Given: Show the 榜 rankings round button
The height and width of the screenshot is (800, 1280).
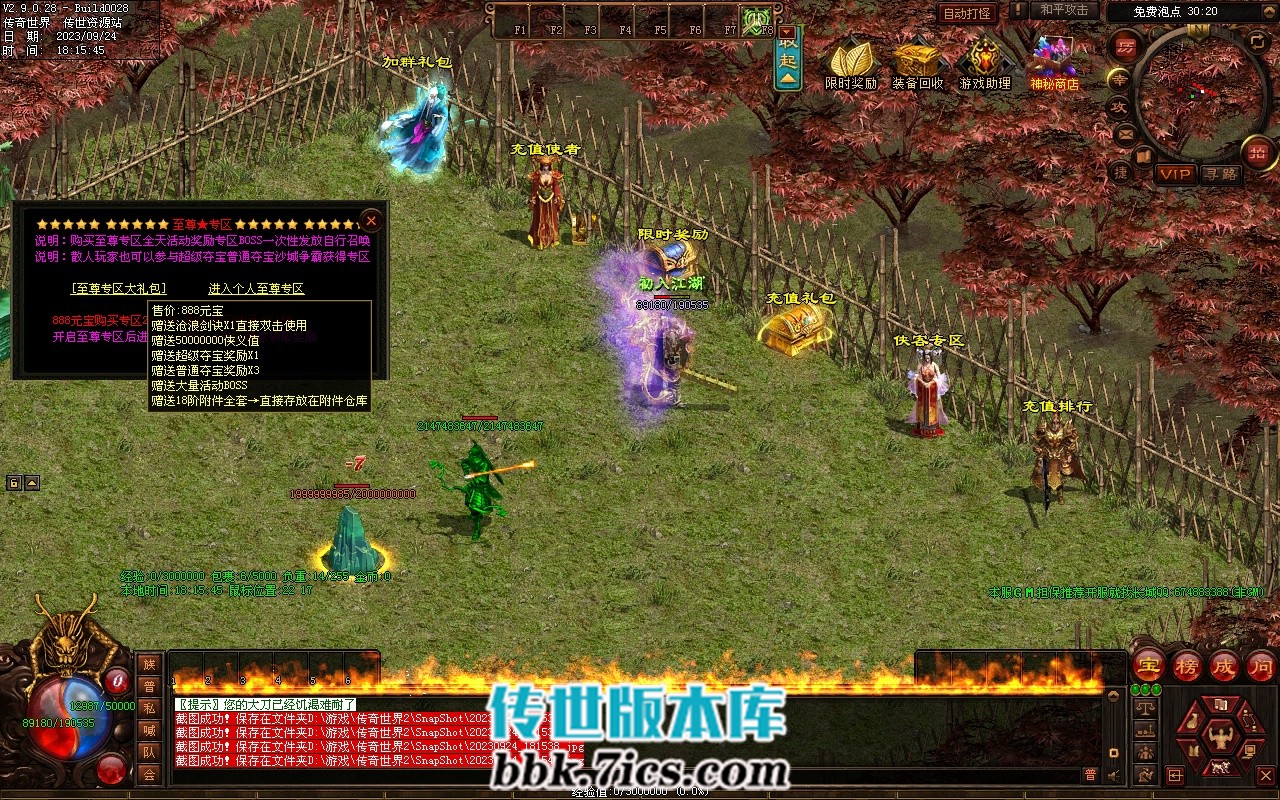Looking at the screenshot, I should (x=1187, y=665).
